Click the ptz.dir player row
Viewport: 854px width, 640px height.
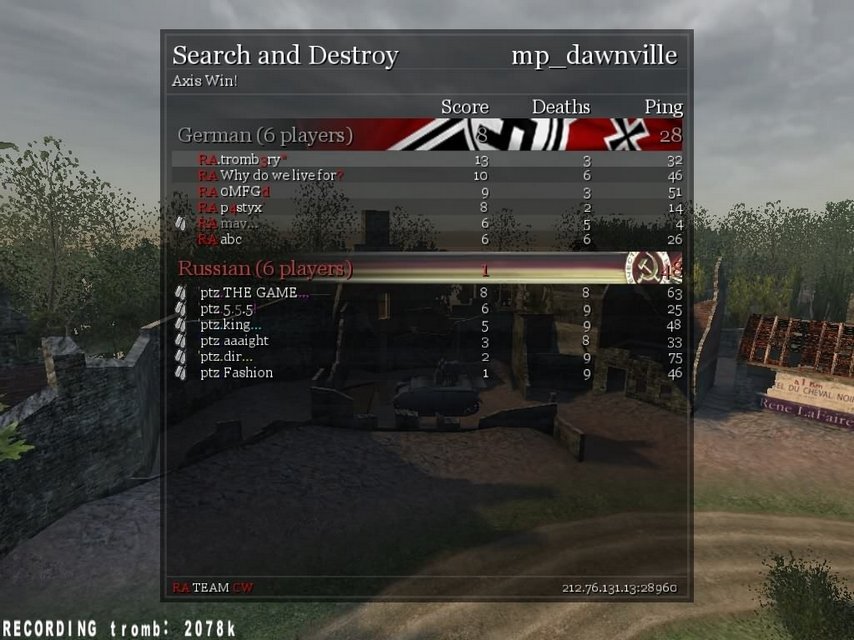point(226,357)
